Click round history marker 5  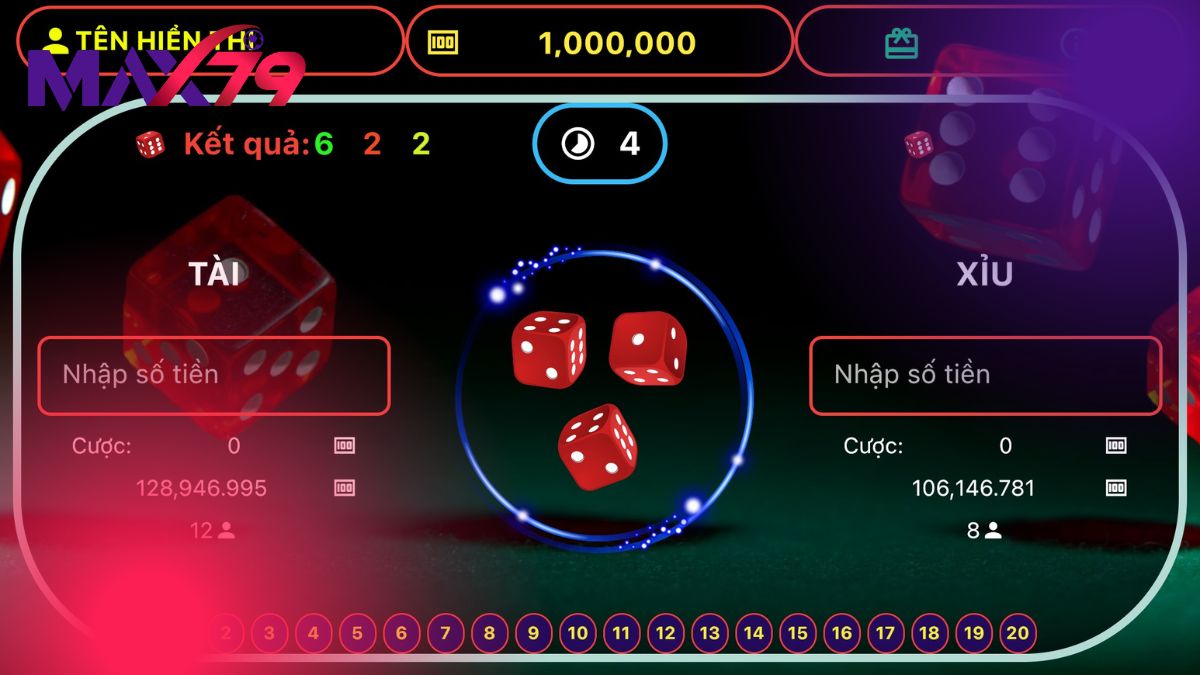(357, 633)
